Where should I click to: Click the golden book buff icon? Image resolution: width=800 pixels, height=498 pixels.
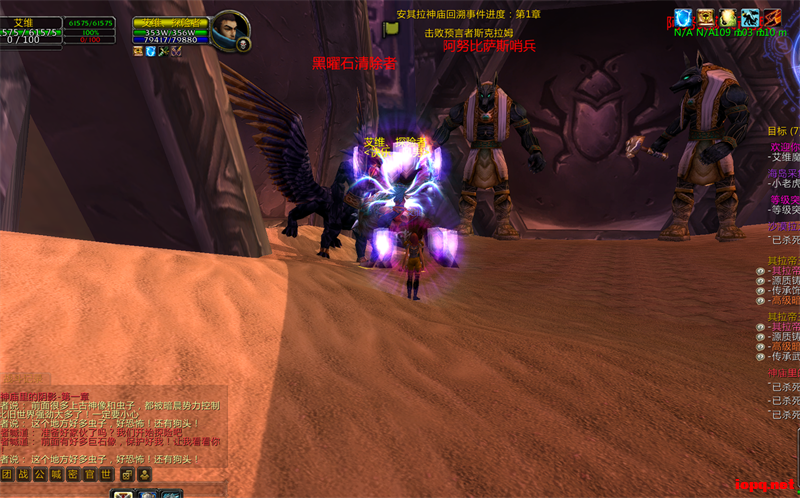point(706,17)
